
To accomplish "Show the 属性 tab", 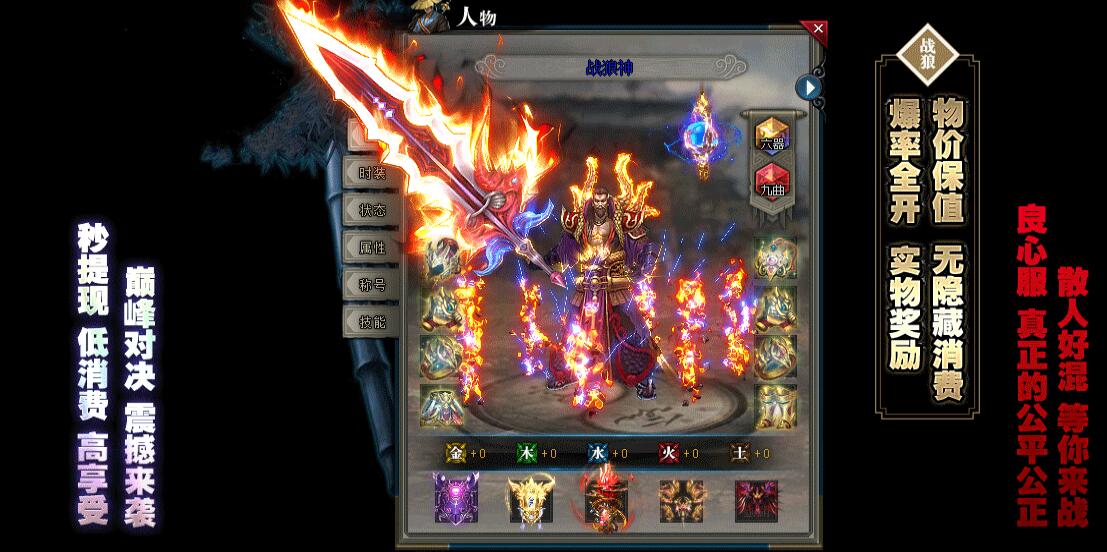I will click(371, 247).
